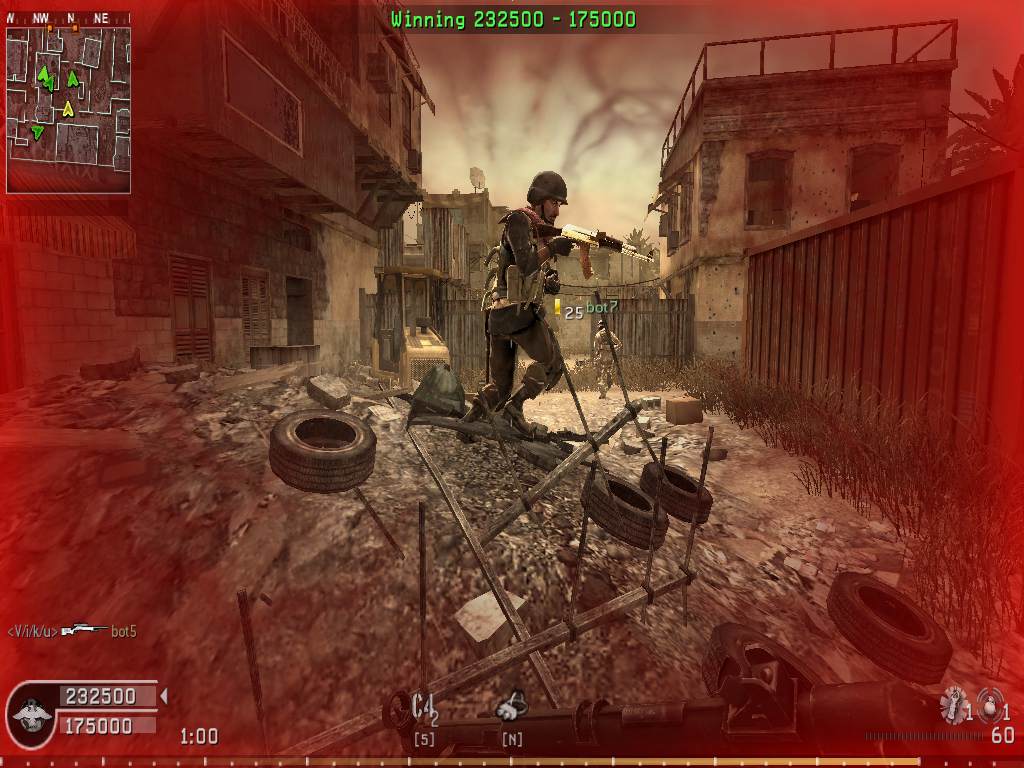
Task: Click the compass strip above the minimap
Action: [68, 18]
